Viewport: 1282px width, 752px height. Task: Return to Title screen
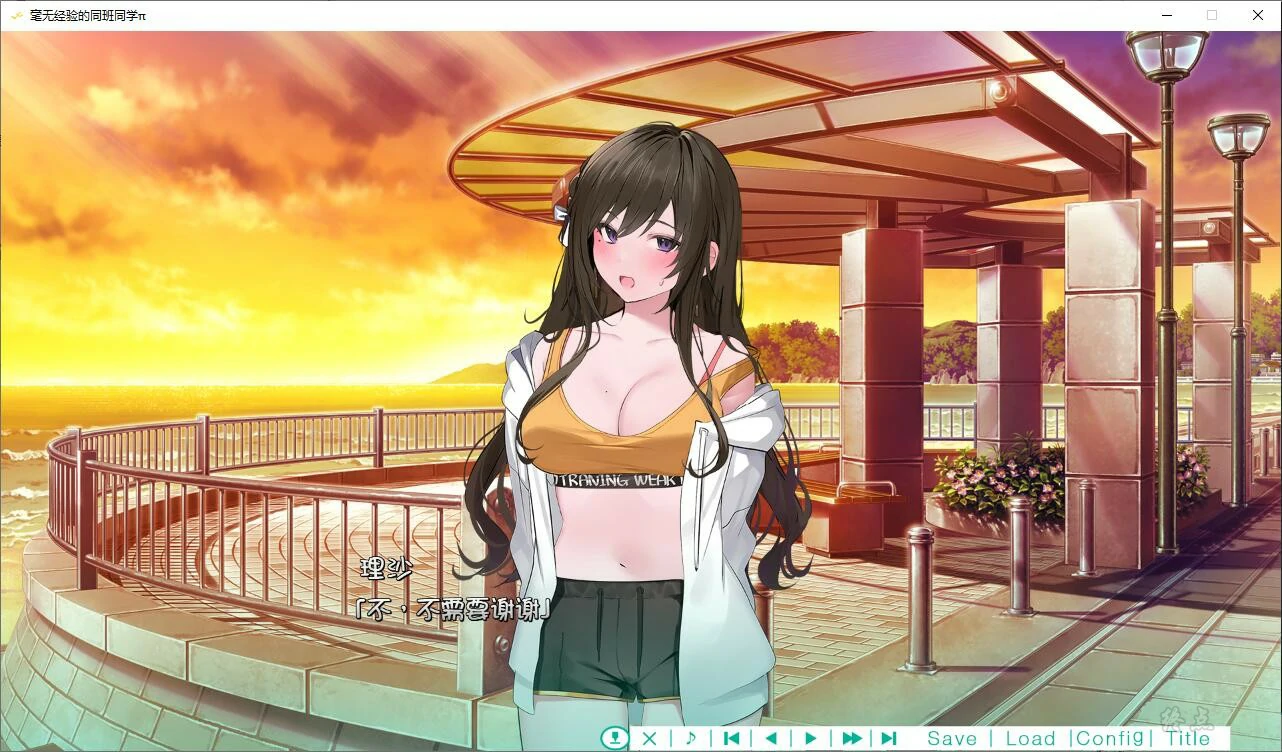[x=1189, y=737]
